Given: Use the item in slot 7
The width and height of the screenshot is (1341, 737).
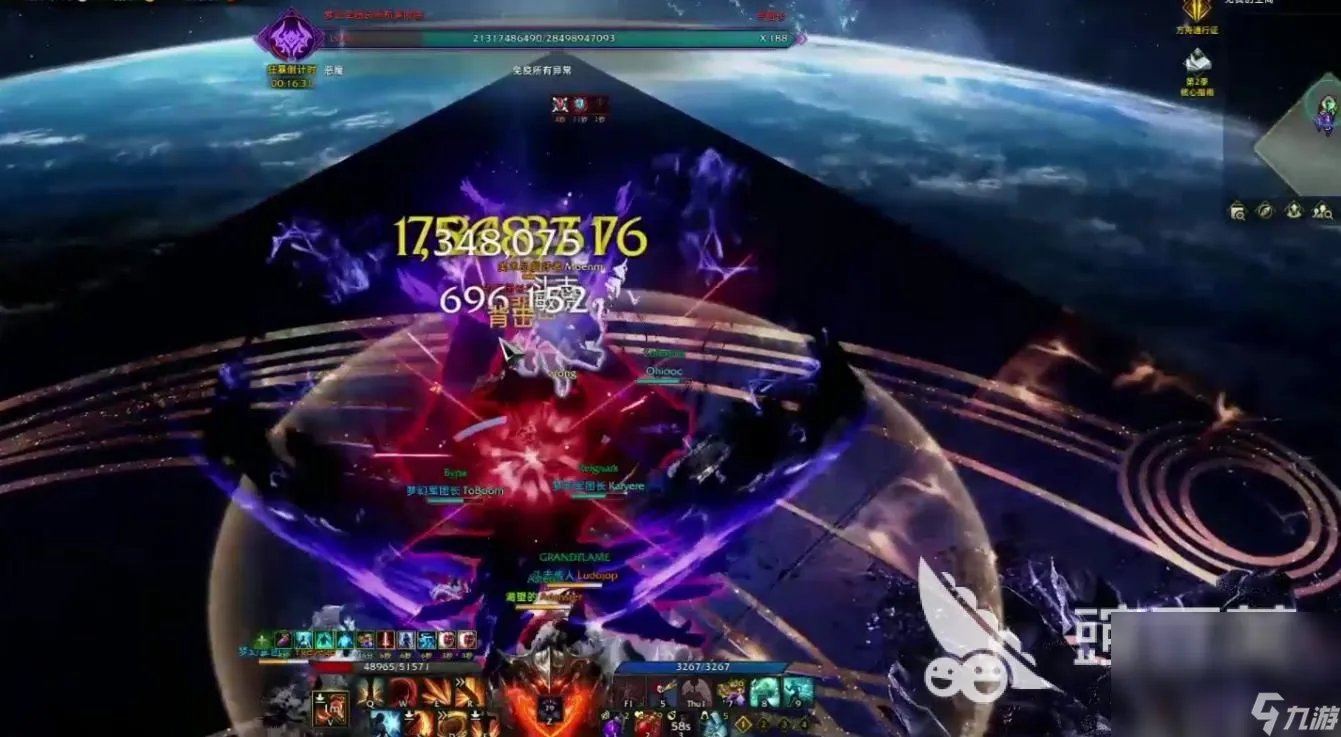Looking at the screenshot, I should [x=732, y=692].
